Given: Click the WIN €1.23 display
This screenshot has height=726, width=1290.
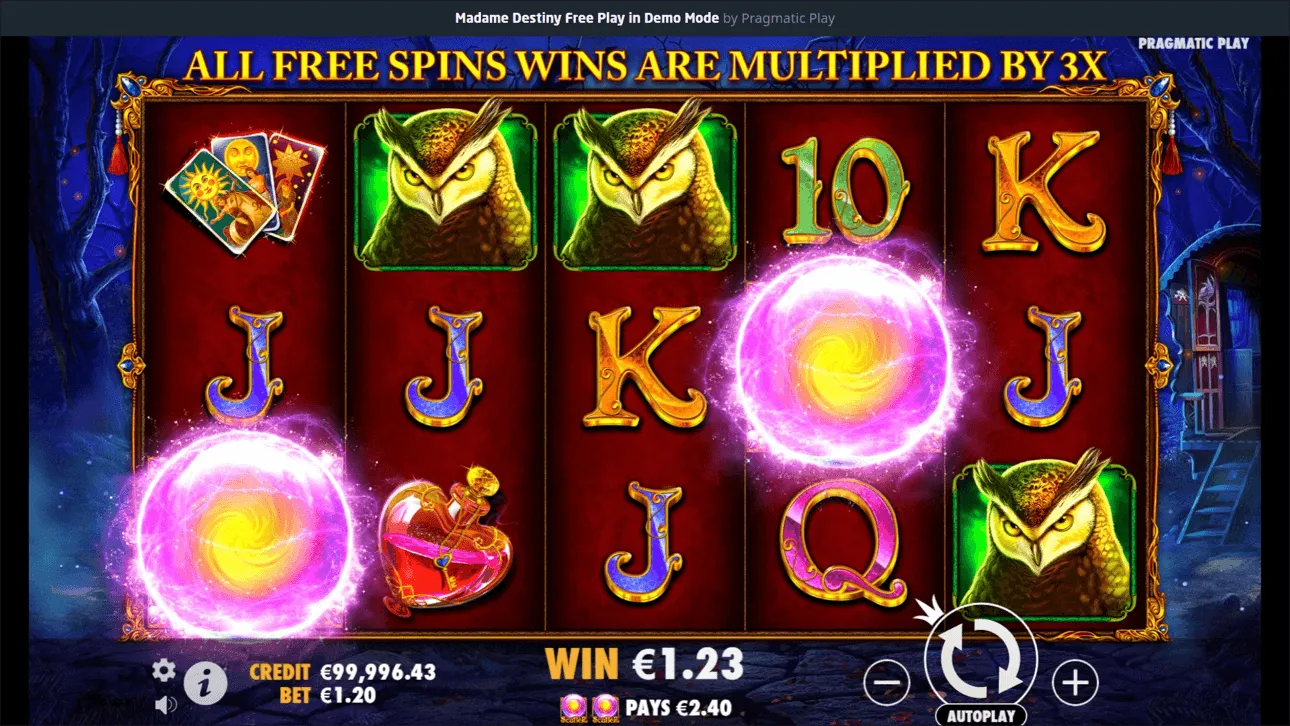Looking at the screenshot, I should coord(645,662).
